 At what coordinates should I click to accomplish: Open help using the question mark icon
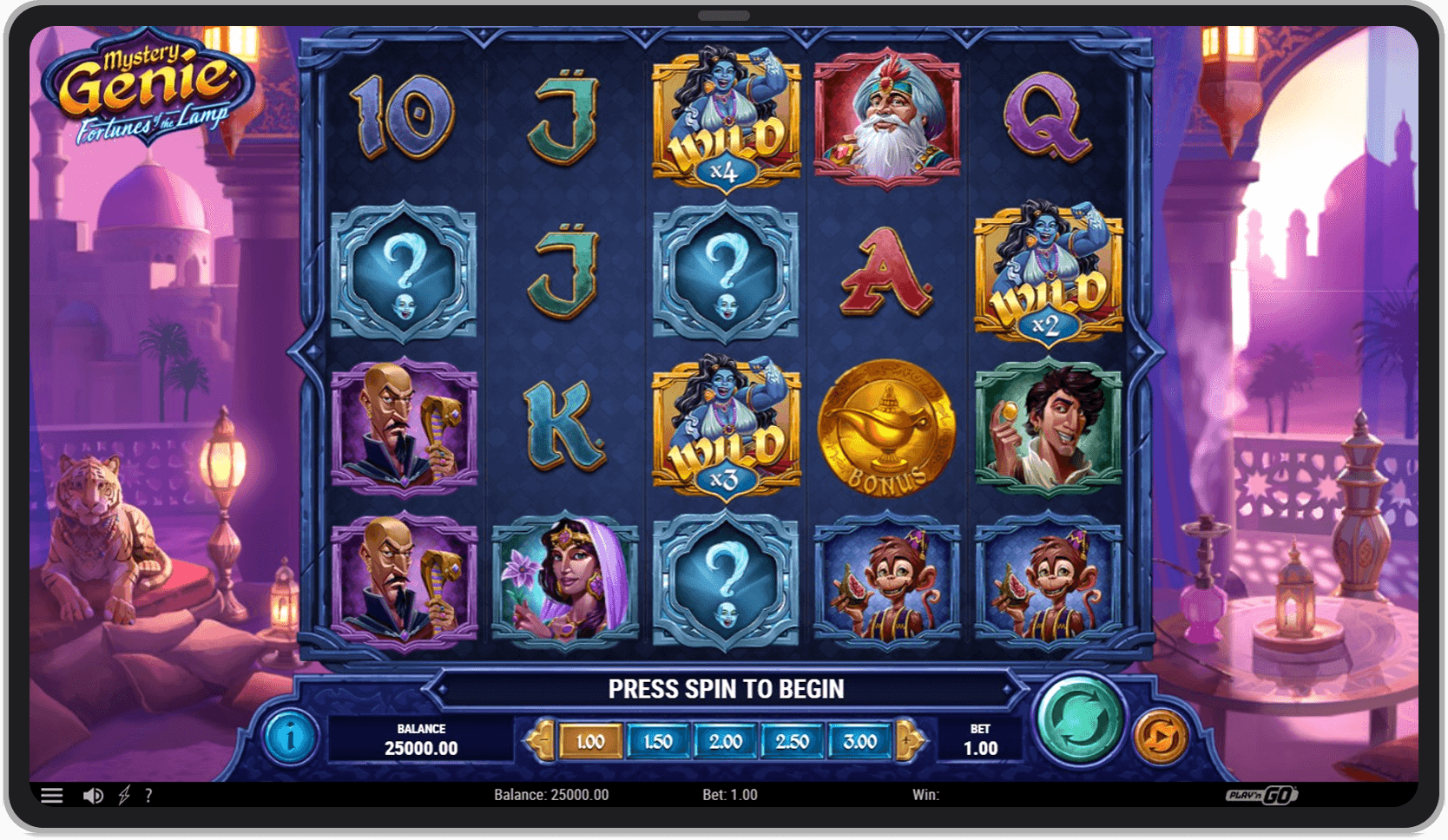tap(149, 795)
